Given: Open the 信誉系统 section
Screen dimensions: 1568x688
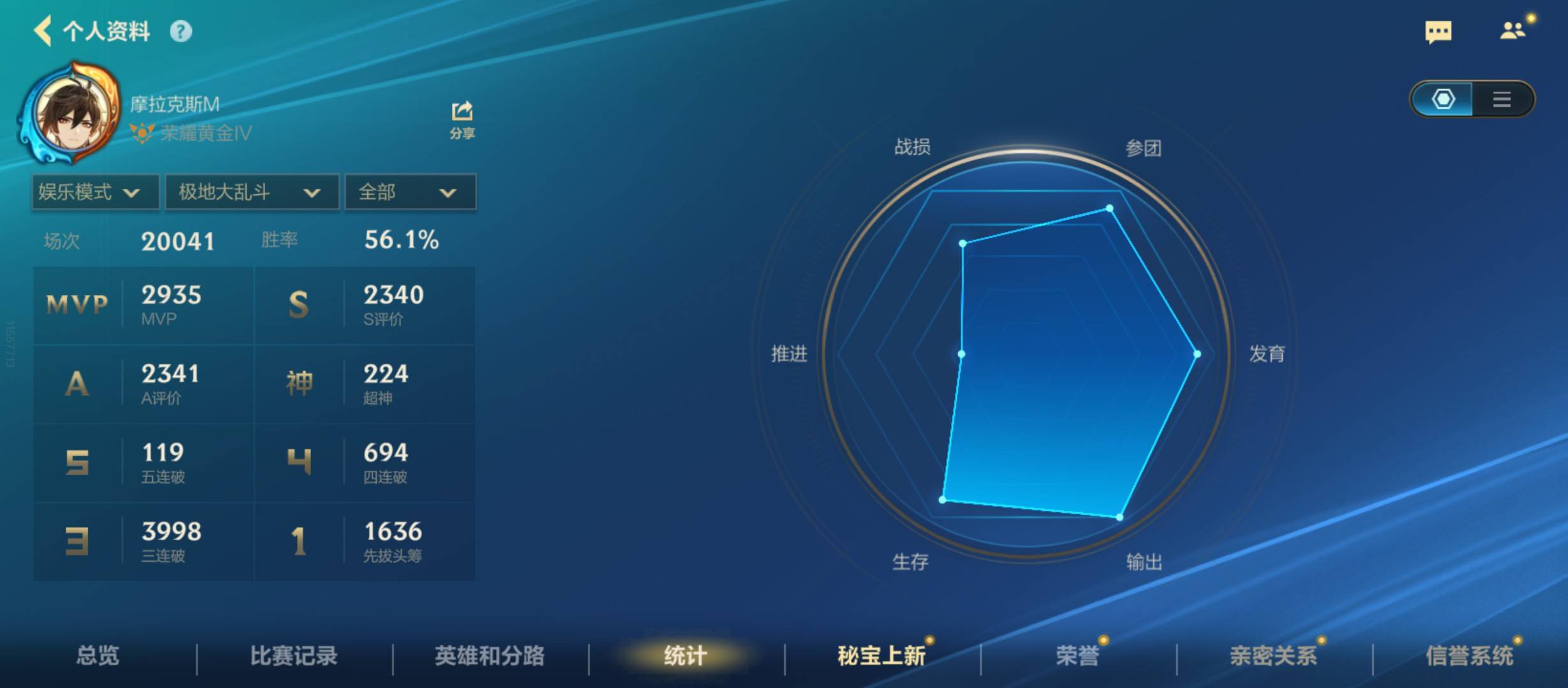Looking at the screenshot, I should 1463,656.
